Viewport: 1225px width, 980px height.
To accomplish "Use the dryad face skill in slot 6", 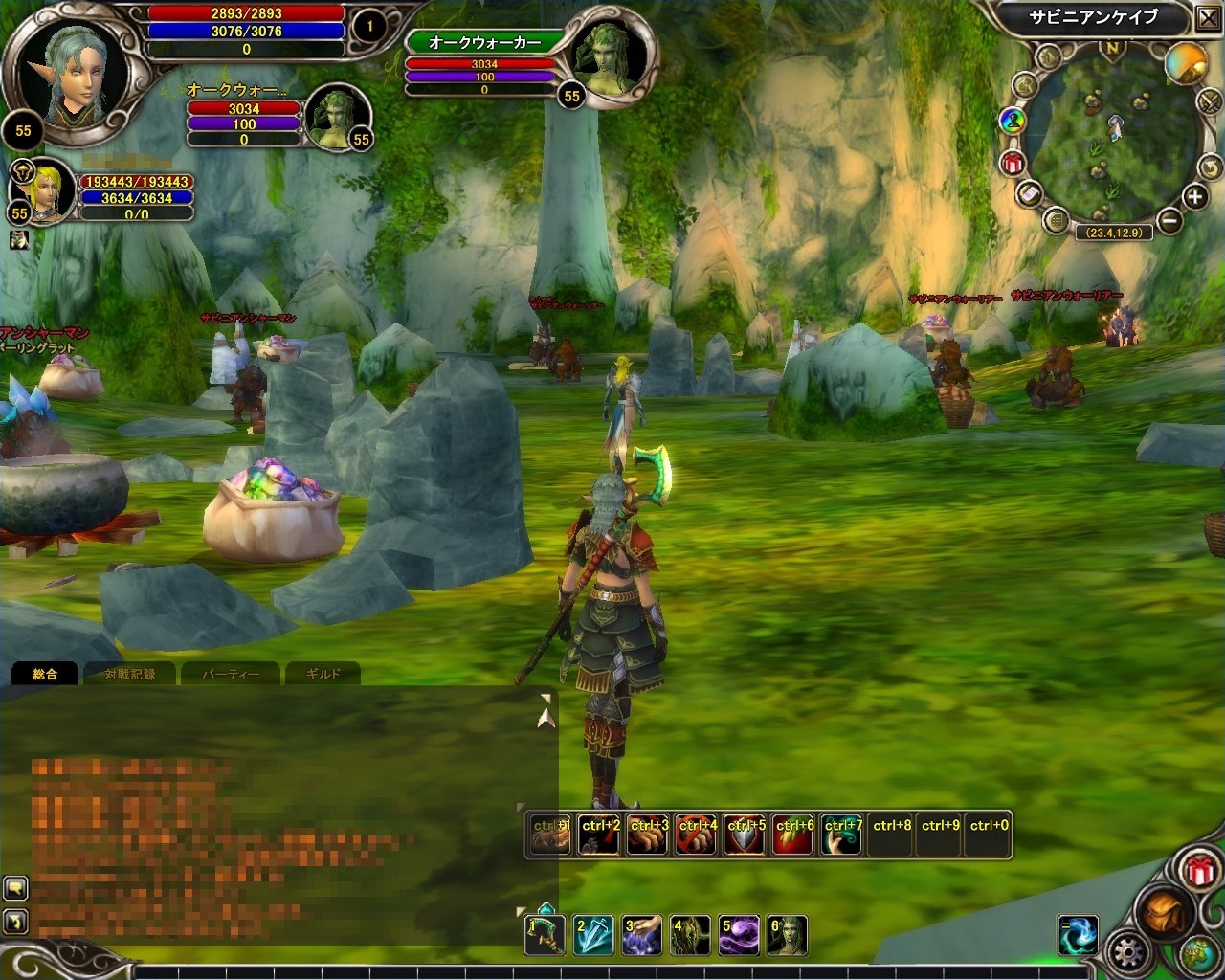I will click(x=788, y=935).
